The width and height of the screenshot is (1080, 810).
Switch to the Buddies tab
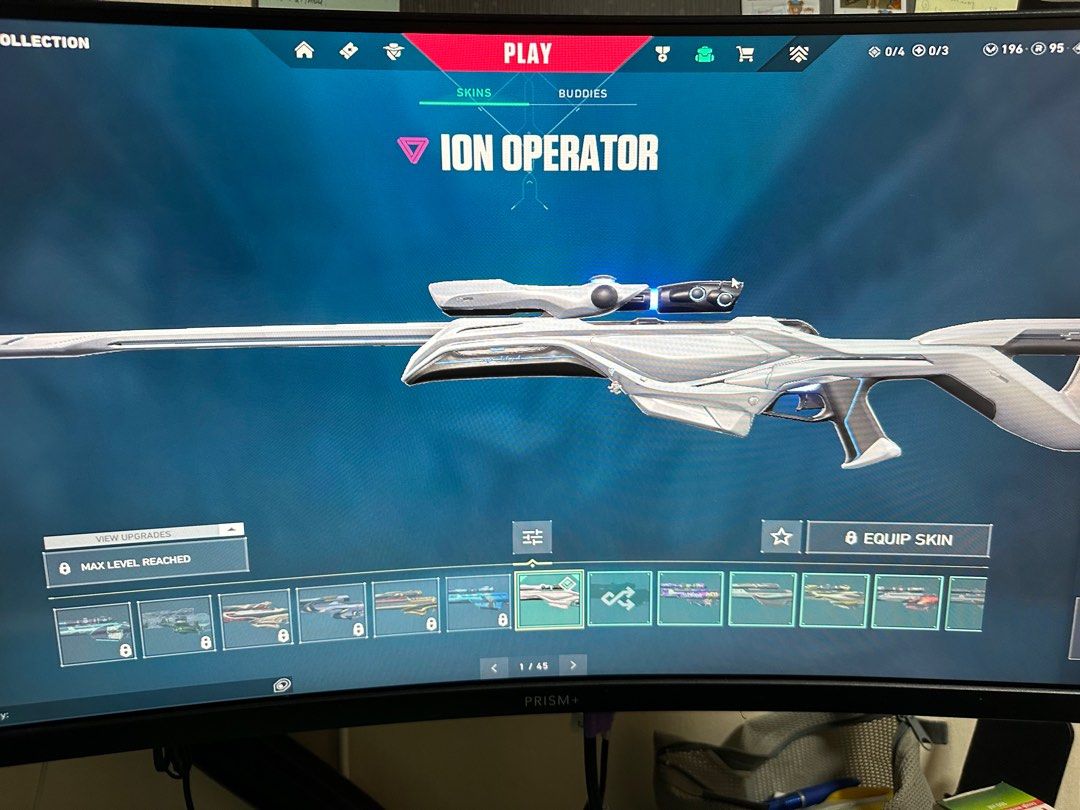(x=582, y=94)
